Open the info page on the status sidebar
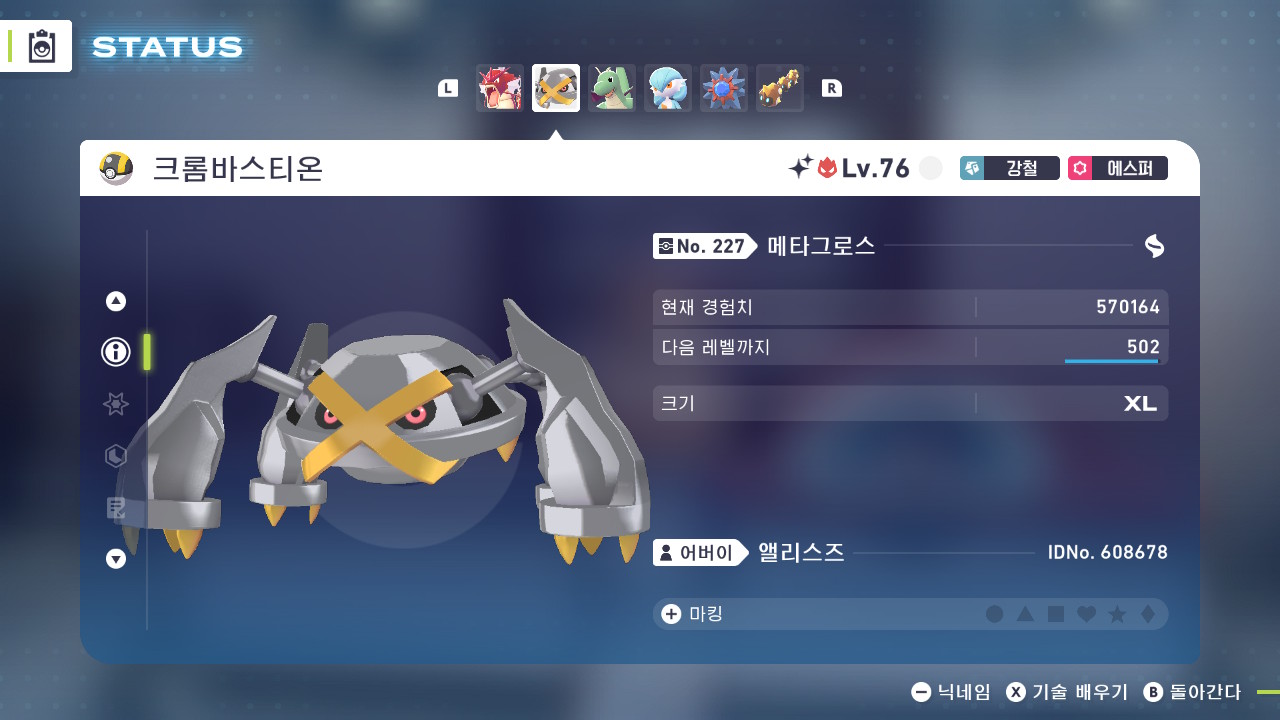This screenshot has height=720, width=1280. 115,352
